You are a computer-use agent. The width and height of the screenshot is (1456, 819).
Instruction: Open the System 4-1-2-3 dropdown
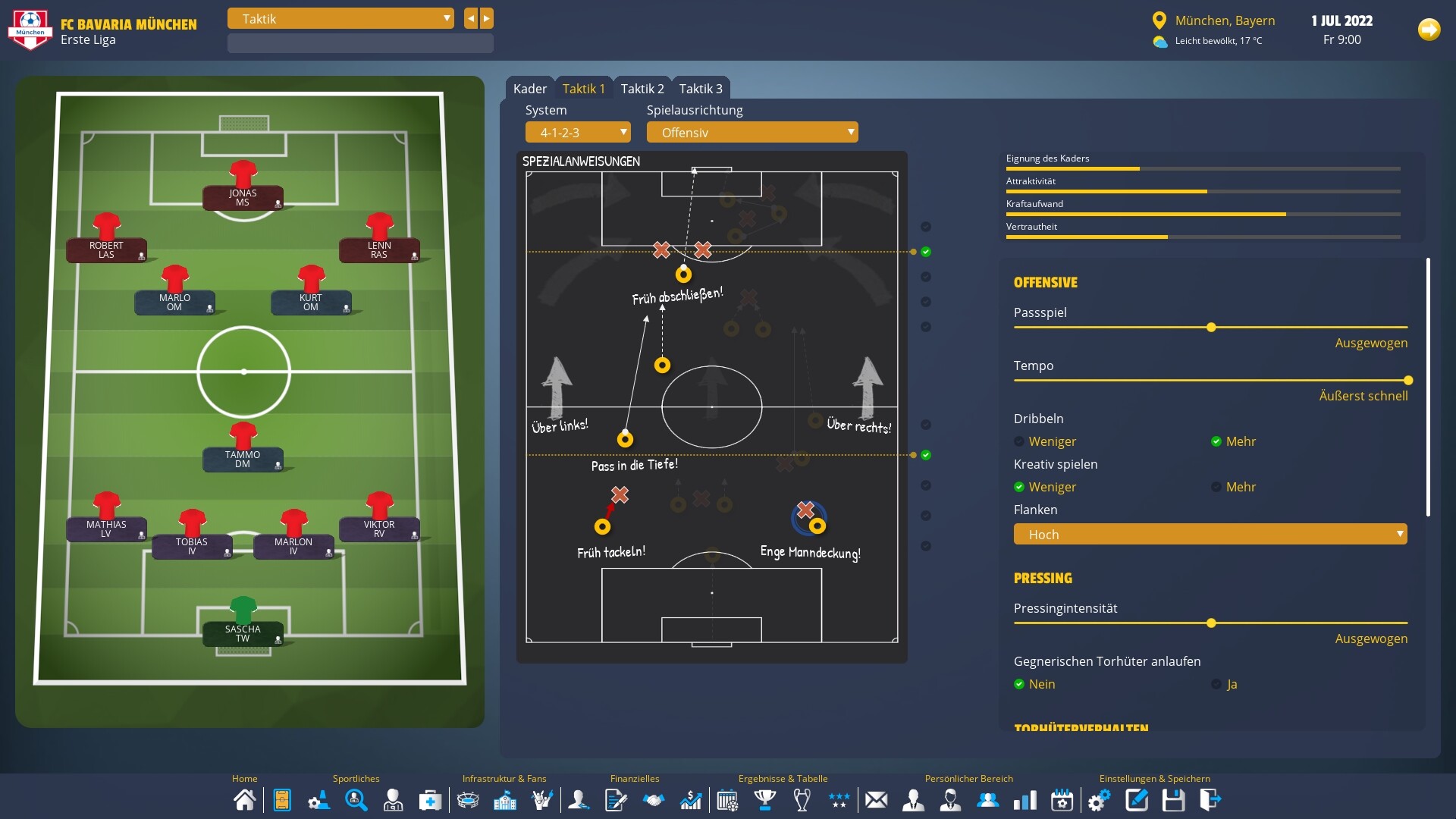[578, 132]
